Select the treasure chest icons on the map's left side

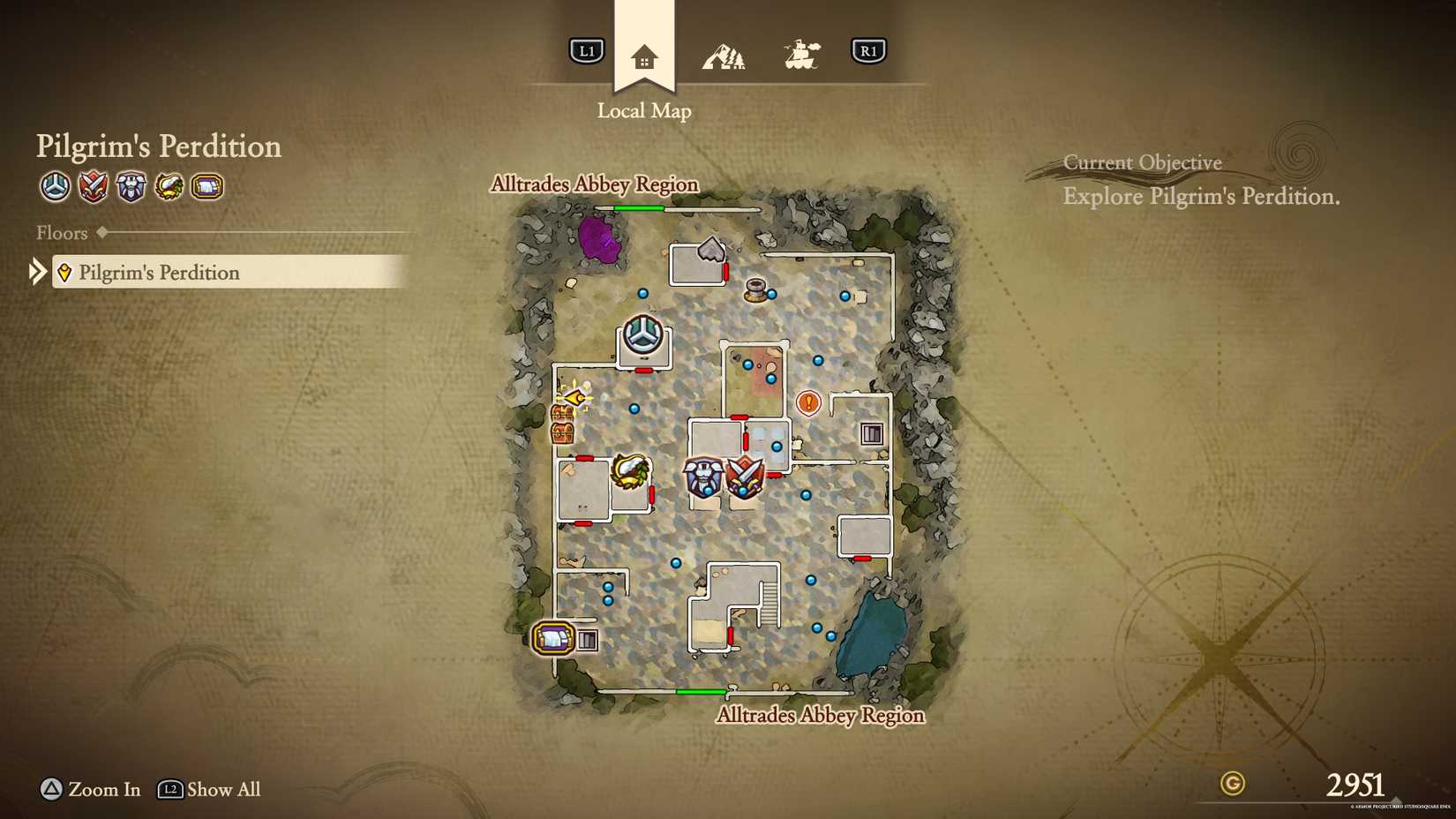(x=562, y=424)
